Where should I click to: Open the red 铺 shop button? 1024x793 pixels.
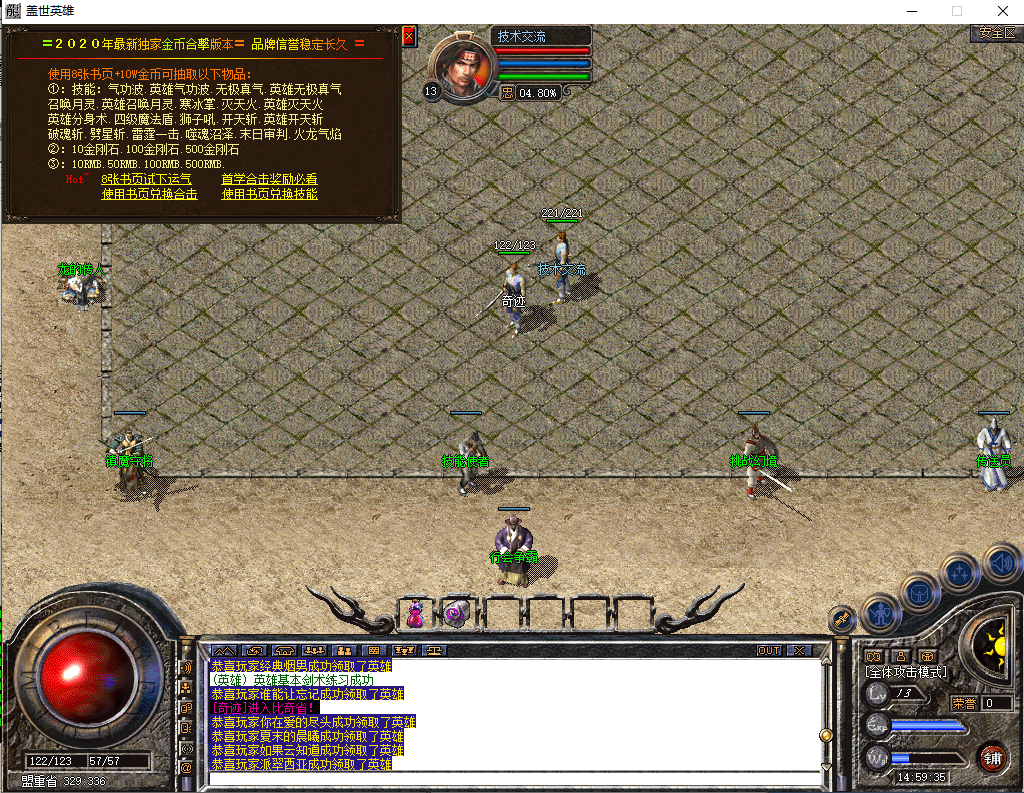pyautogui.click(x=992, y=755)
